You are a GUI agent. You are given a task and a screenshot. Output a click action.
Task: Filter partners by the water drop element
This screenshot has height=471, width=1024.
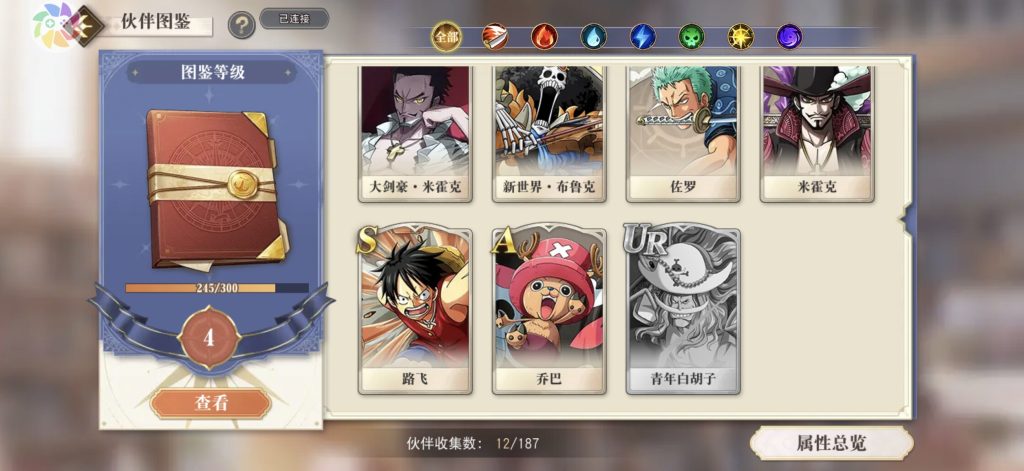tap(593, 37)
